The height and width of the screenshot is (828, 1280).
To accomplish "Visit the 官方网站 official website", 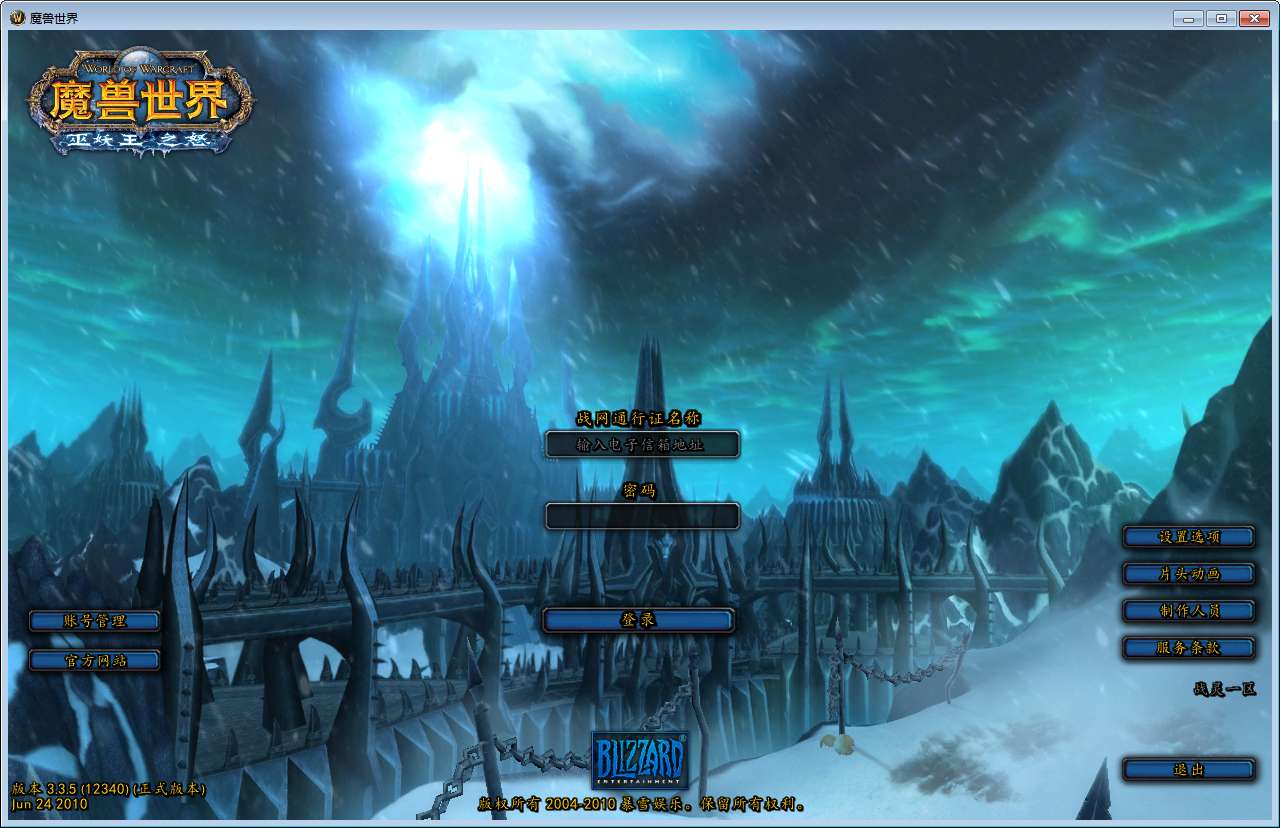I will 95,660.
